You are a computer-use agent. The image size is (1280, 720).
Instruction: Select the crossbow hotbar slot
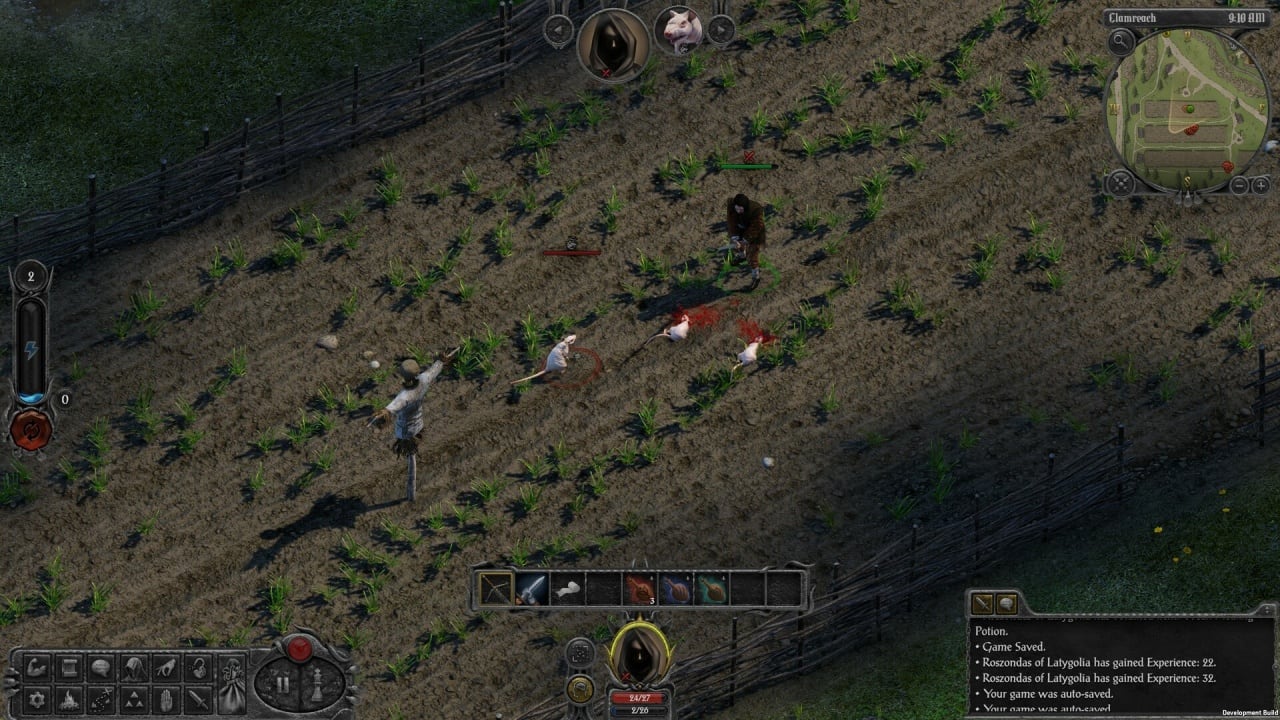click(x=496, y=589)
